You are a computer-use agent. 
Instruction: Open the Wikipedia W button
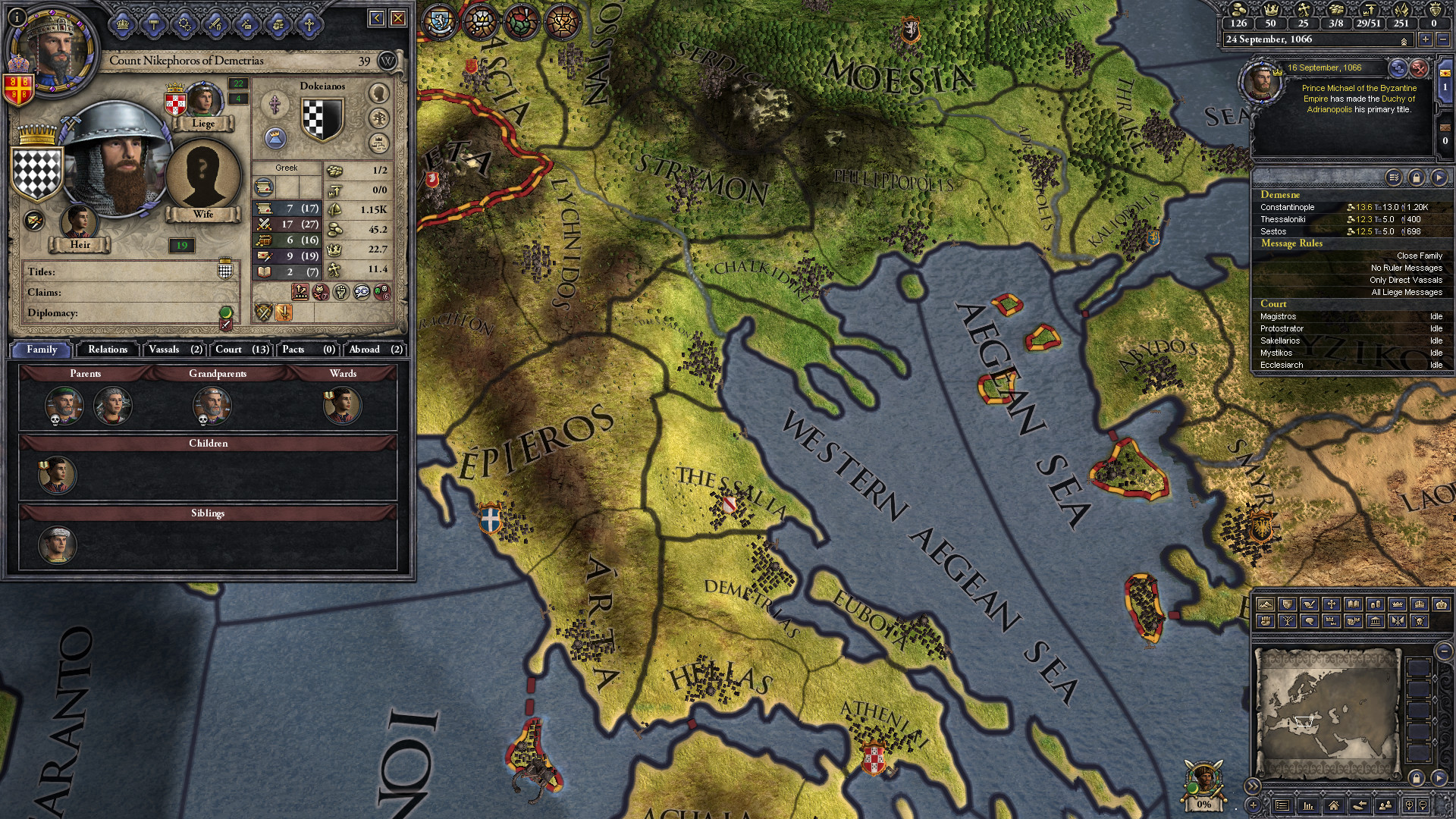point(387,61)
